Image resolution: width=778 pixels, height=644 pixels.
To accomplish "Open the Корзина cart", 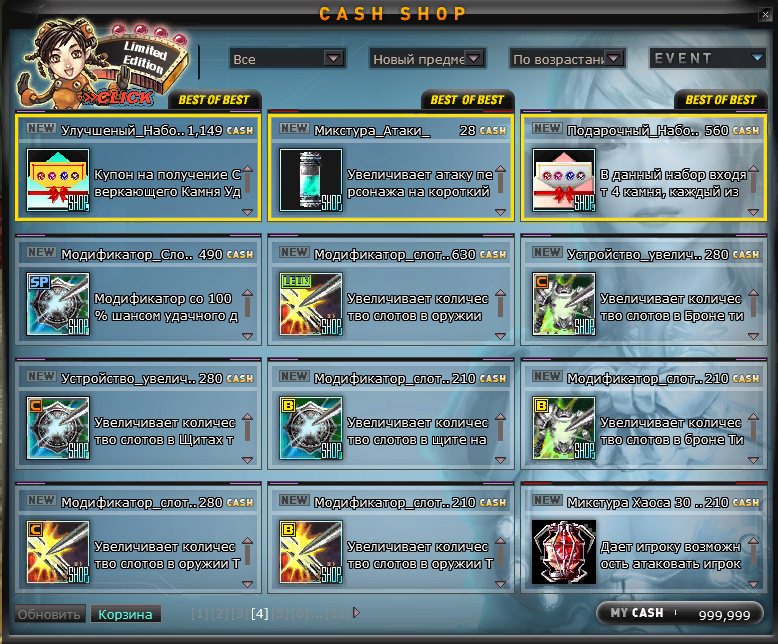I will 125,614.
